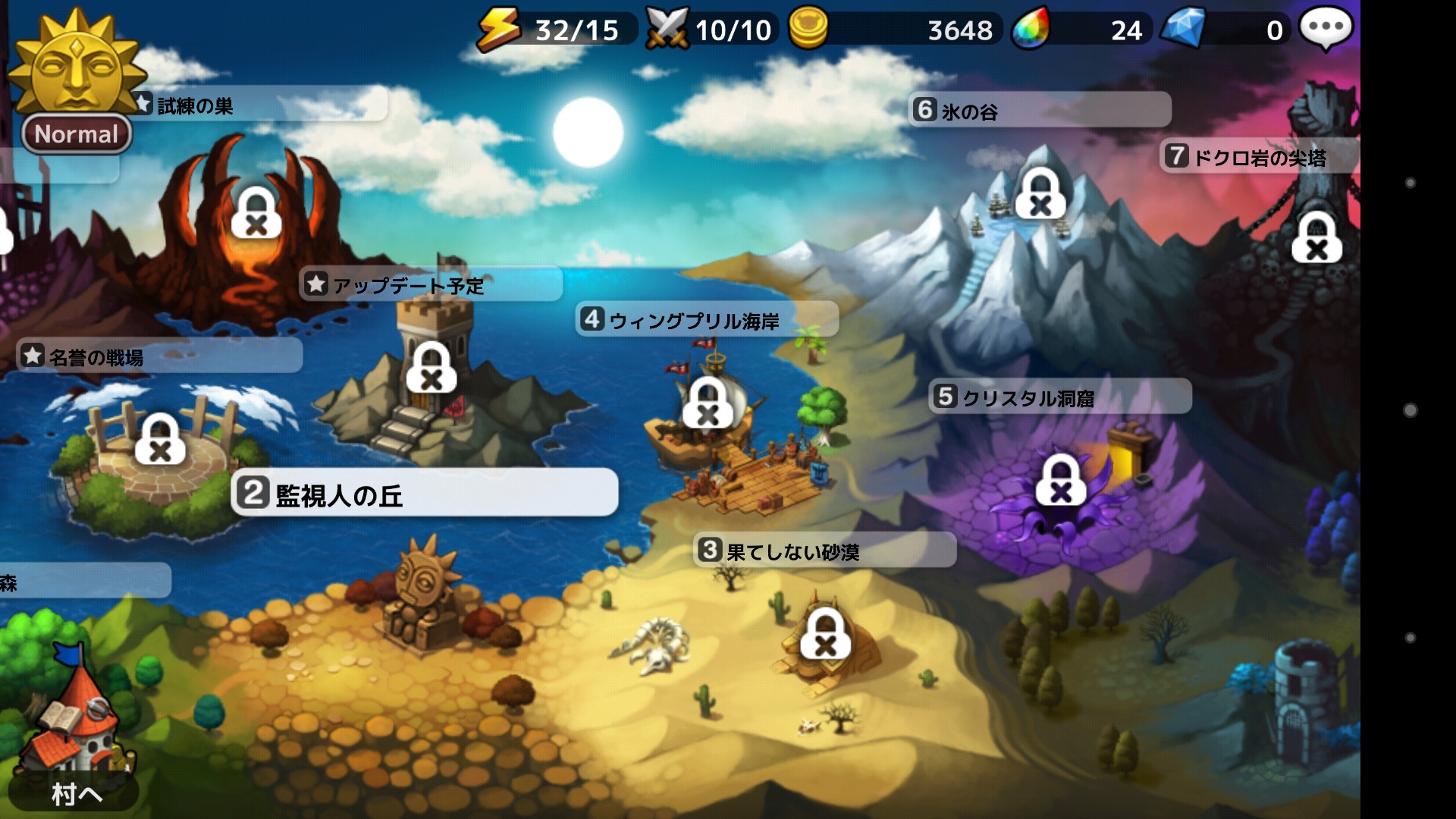The image size is (1456, 819).
Task: Open stage 6 氷の谷 label
Action: click(1039, 111)
